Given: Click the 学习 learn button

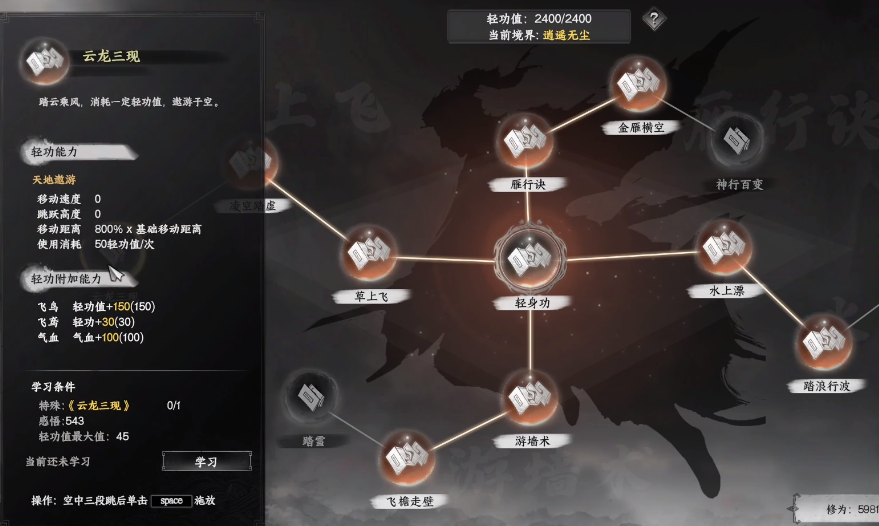Looking at the screenshot, I should pyautogui.click(x=206, y=461).
